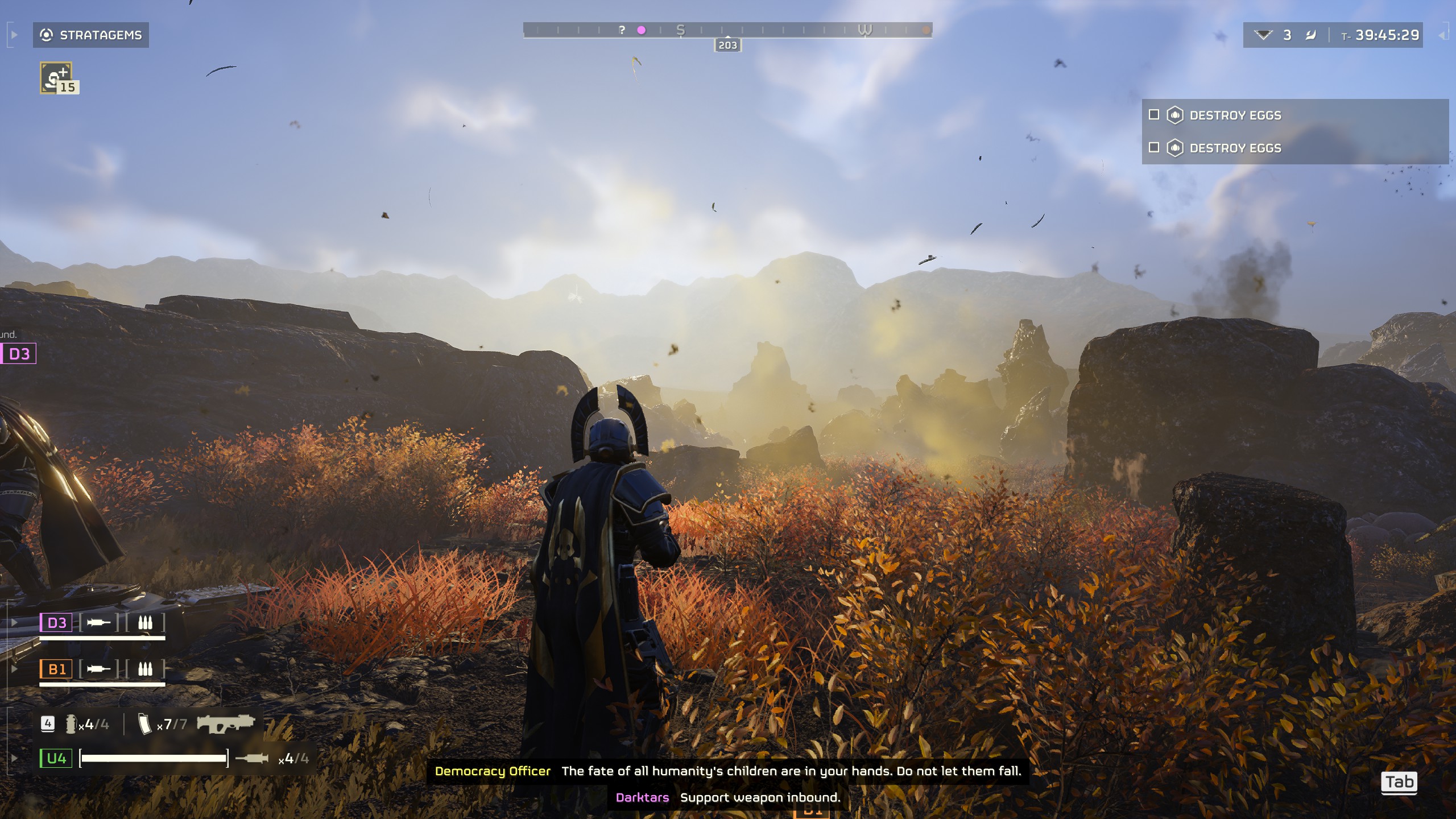This screenshot has width=1456, height=819.
Task: Click the reinforcement count icon
Action: point(1263,35)
